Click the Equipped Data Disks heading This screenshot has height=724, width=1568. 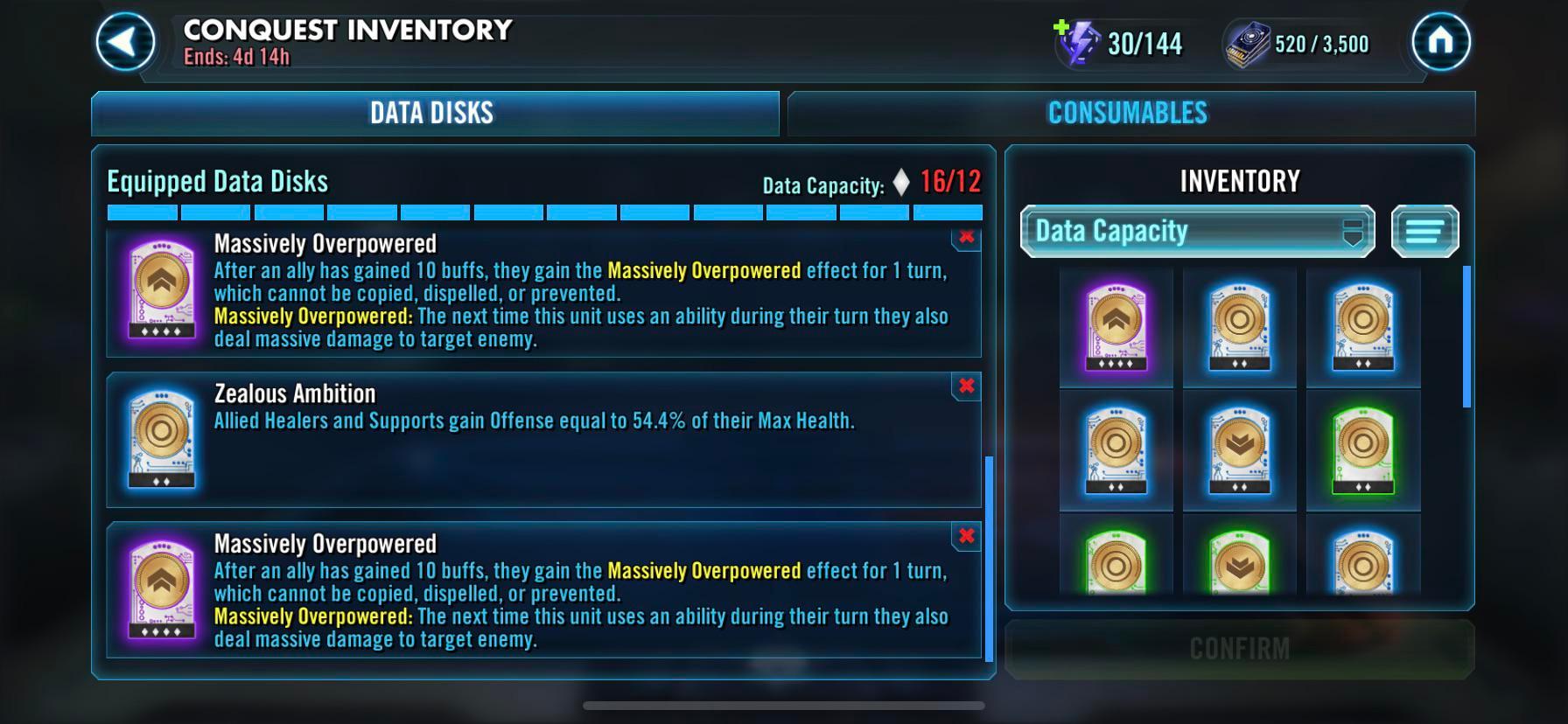pyautogui.click(x=216, y=181)
